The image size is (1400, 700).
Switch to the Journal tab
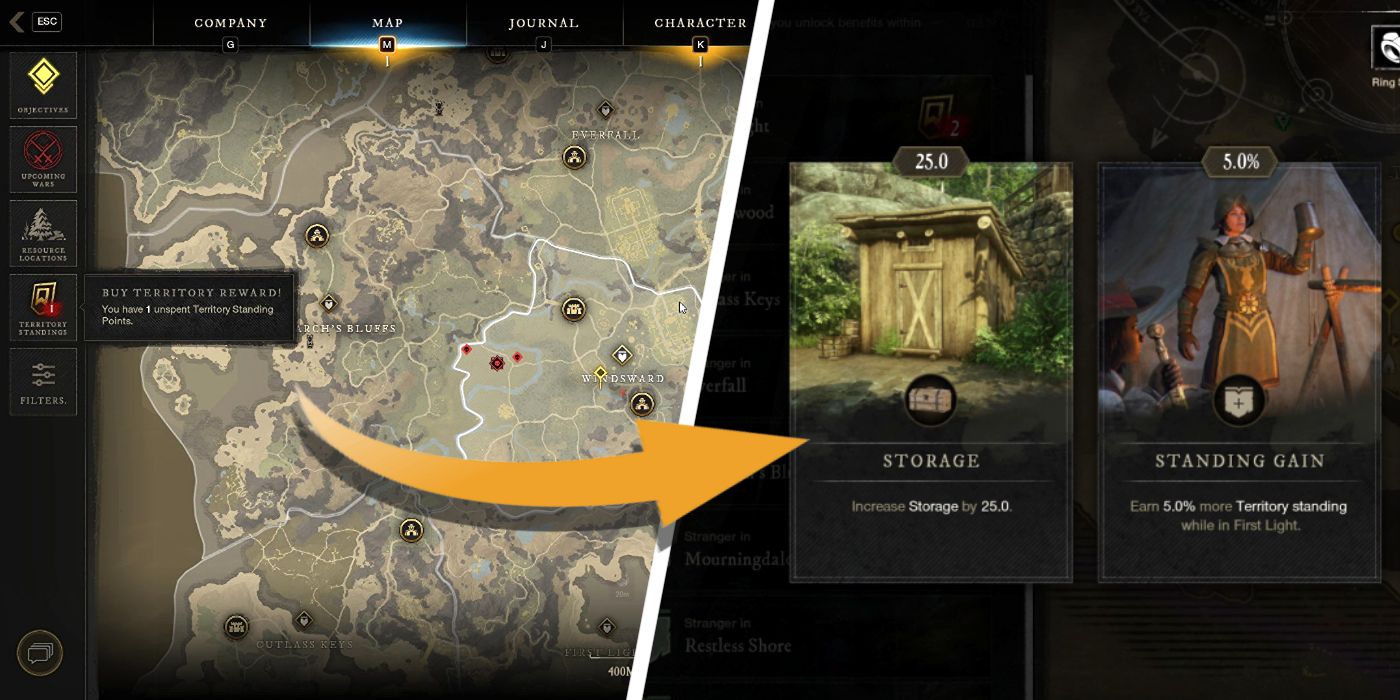pos(543,23)
